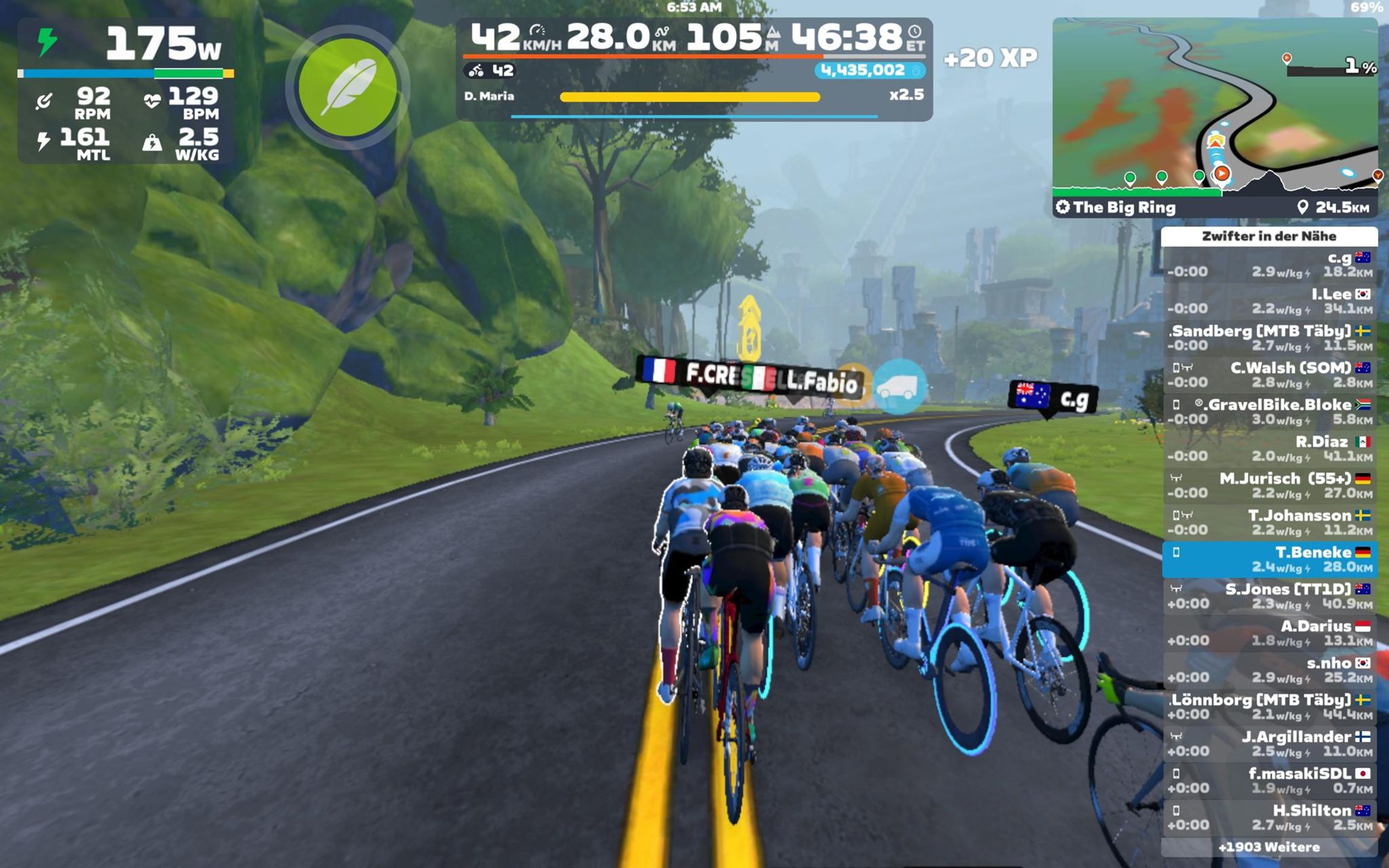Select T.Johansson rider row

pyautogui.click(x=1269, y=522)
